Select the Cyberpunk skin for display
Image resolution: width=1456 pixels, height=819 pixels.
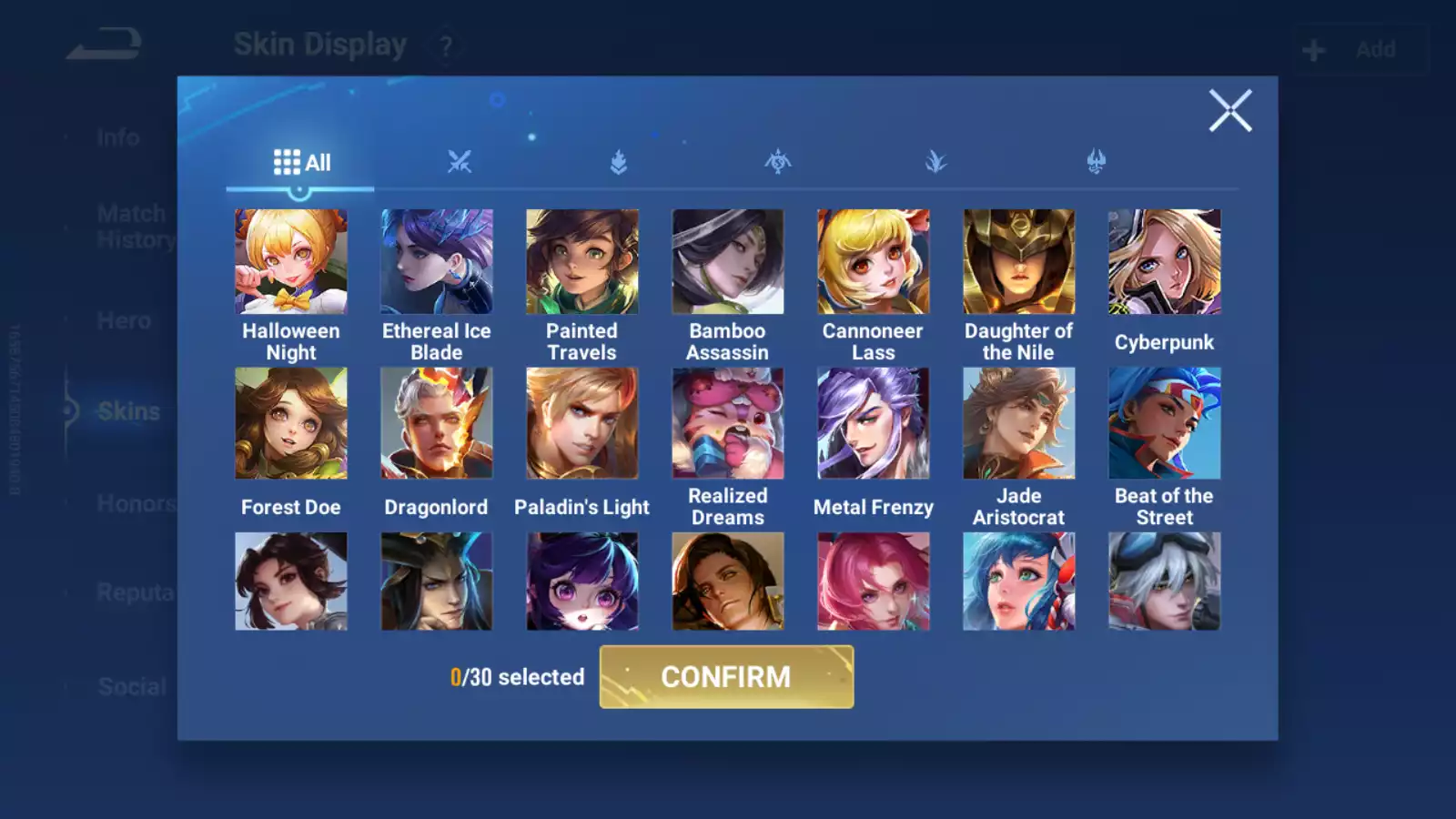pos(1164,261)
